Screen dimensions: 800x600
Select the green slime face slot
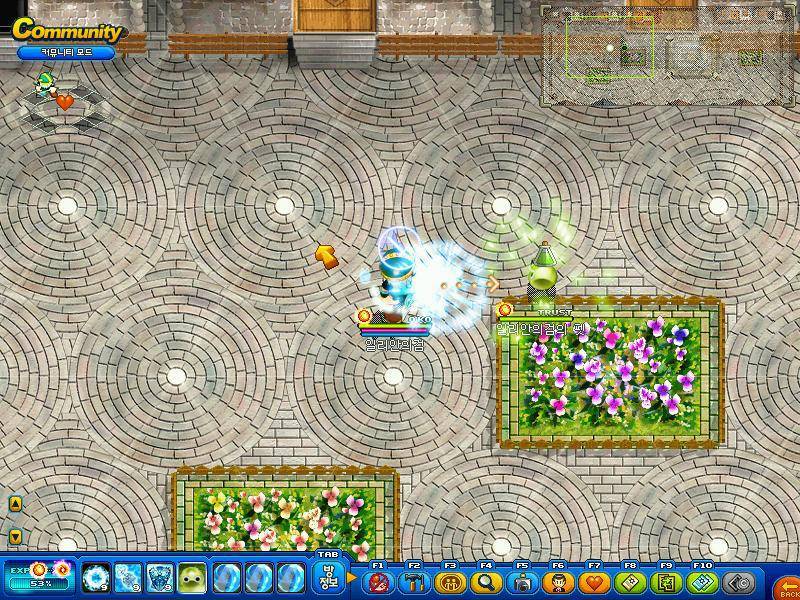click(x=192, y=577)
